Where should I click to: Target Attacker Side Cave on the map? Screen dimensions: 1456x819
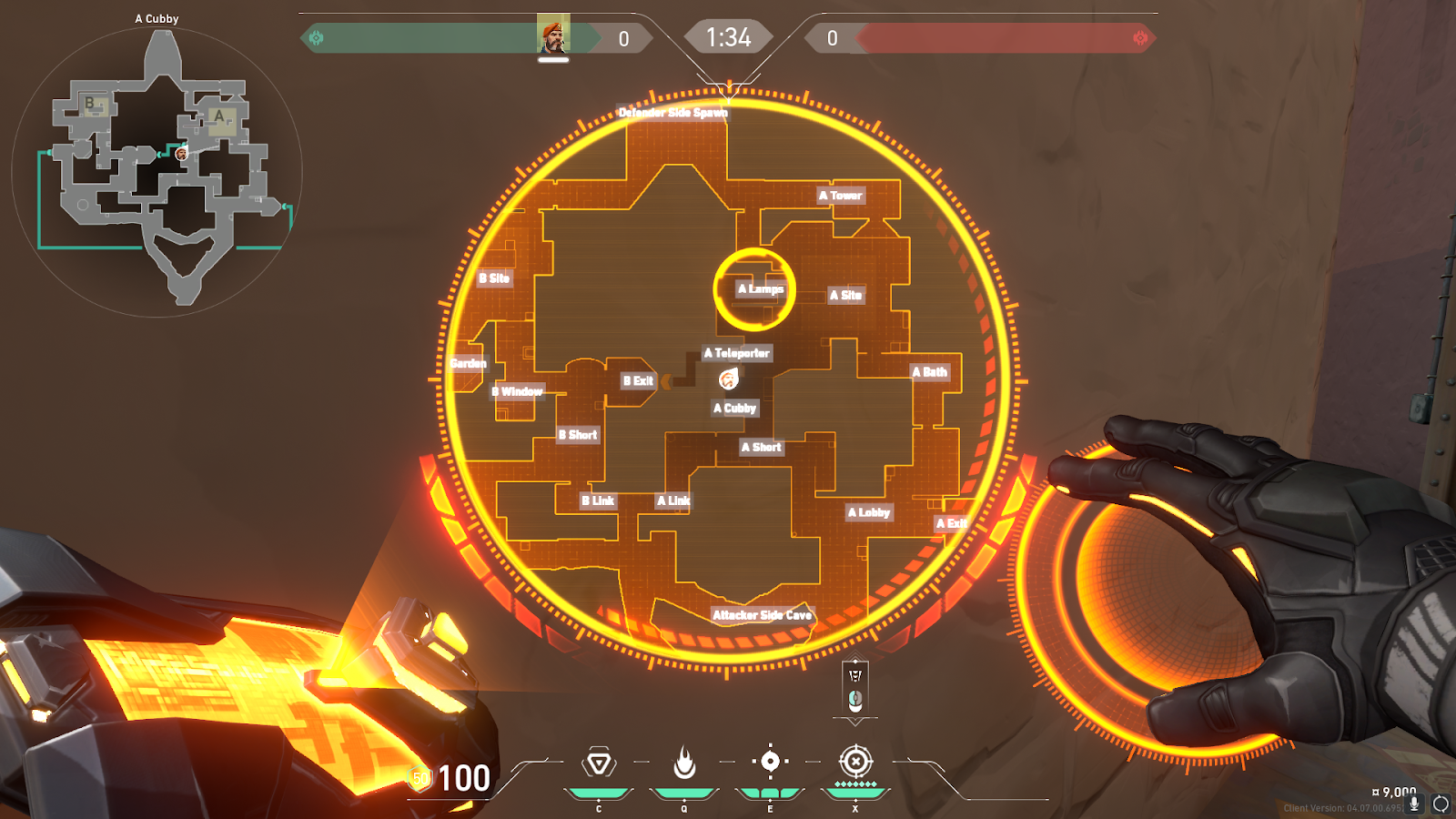(x=762, y=615)
